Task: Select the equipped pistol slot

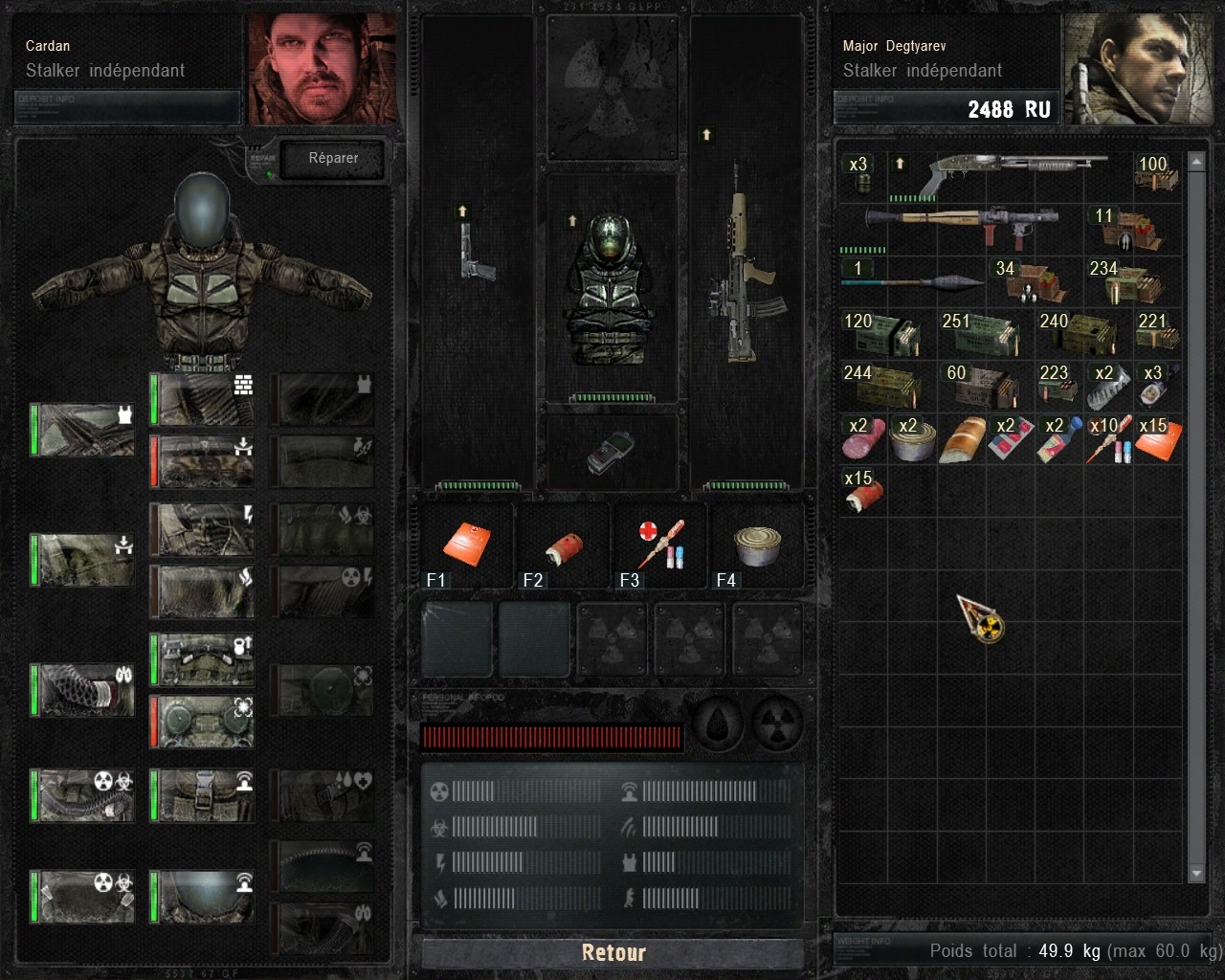Action: coord(477,251)
